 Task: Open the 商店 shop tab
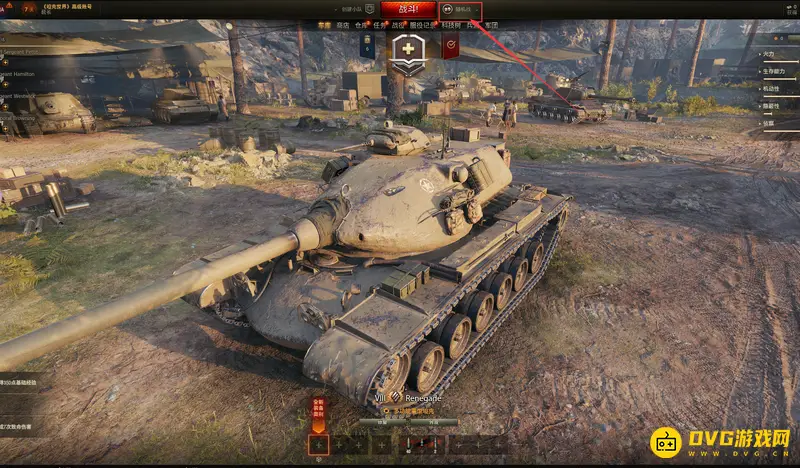pos(343,25)
